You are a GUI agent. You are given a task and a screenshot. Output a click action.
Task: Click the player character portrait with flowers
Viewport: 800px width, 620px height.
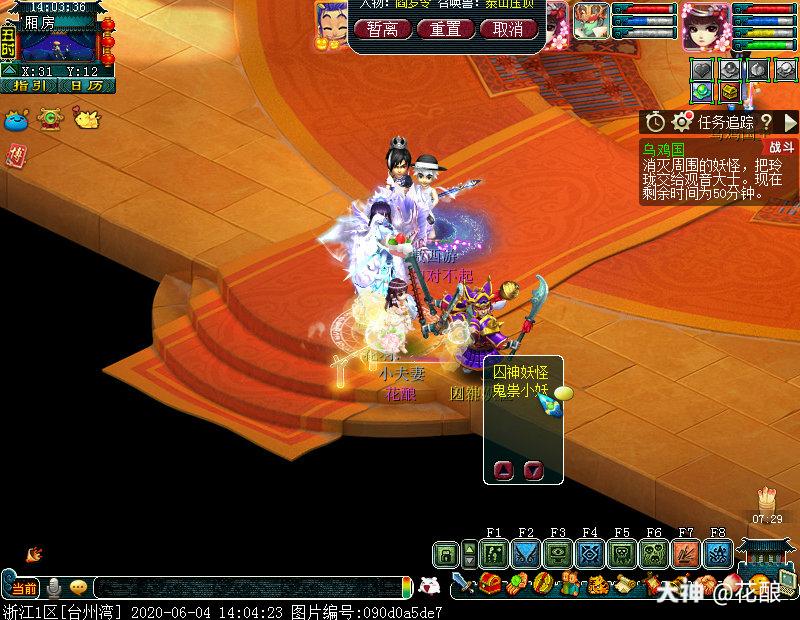point(706,25)
